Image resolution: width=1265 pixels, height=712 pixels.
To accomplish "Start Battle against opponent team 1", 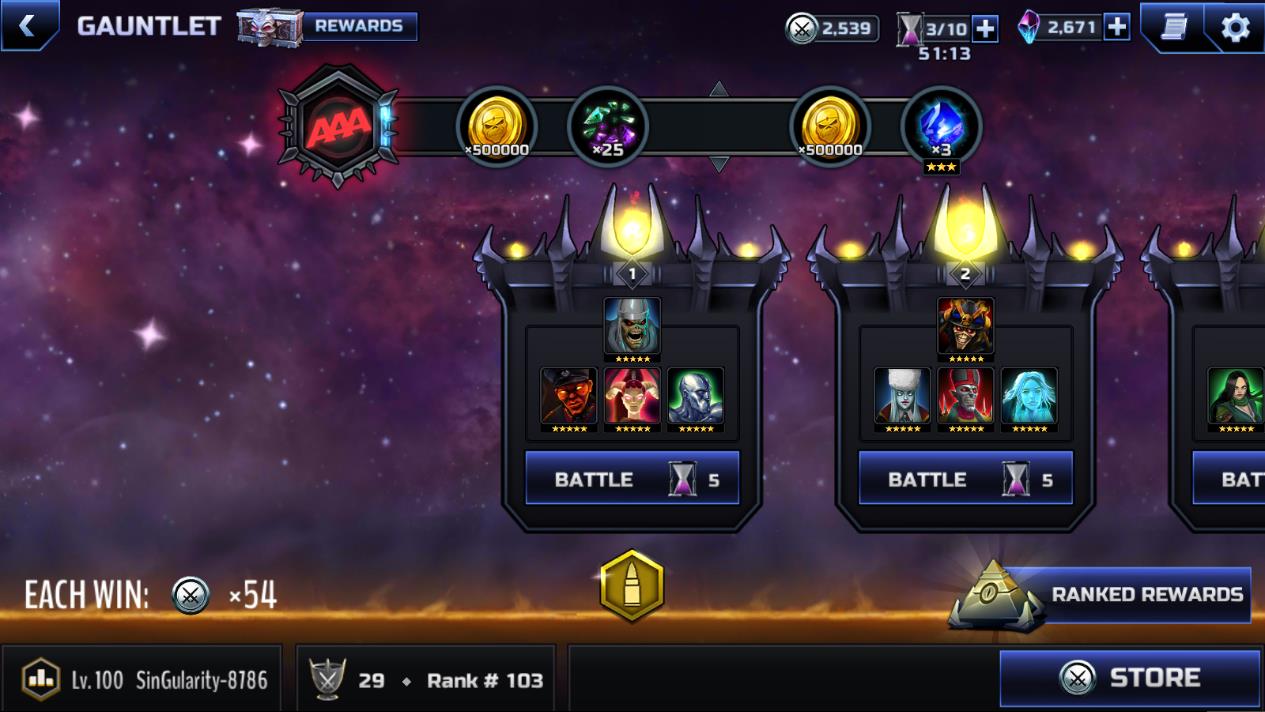I will tap(632, 479).
